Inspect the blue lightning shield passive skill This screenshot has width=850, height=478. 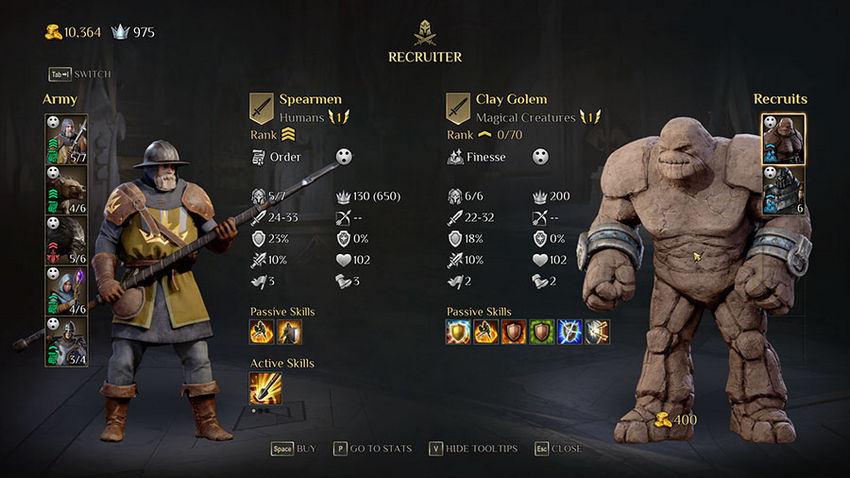click(x=569, y=331)
